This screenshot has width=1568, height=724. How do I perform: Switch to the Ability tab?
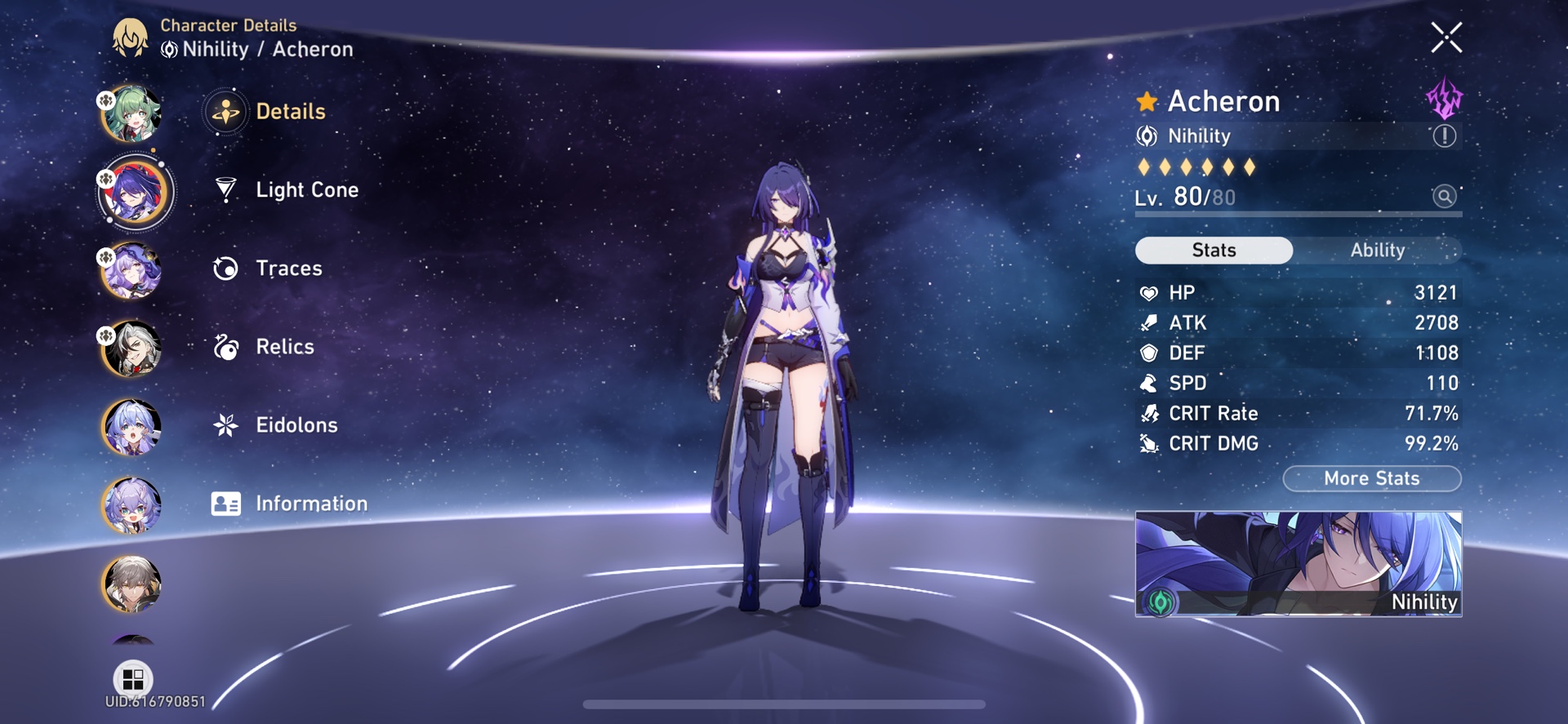1378,251
